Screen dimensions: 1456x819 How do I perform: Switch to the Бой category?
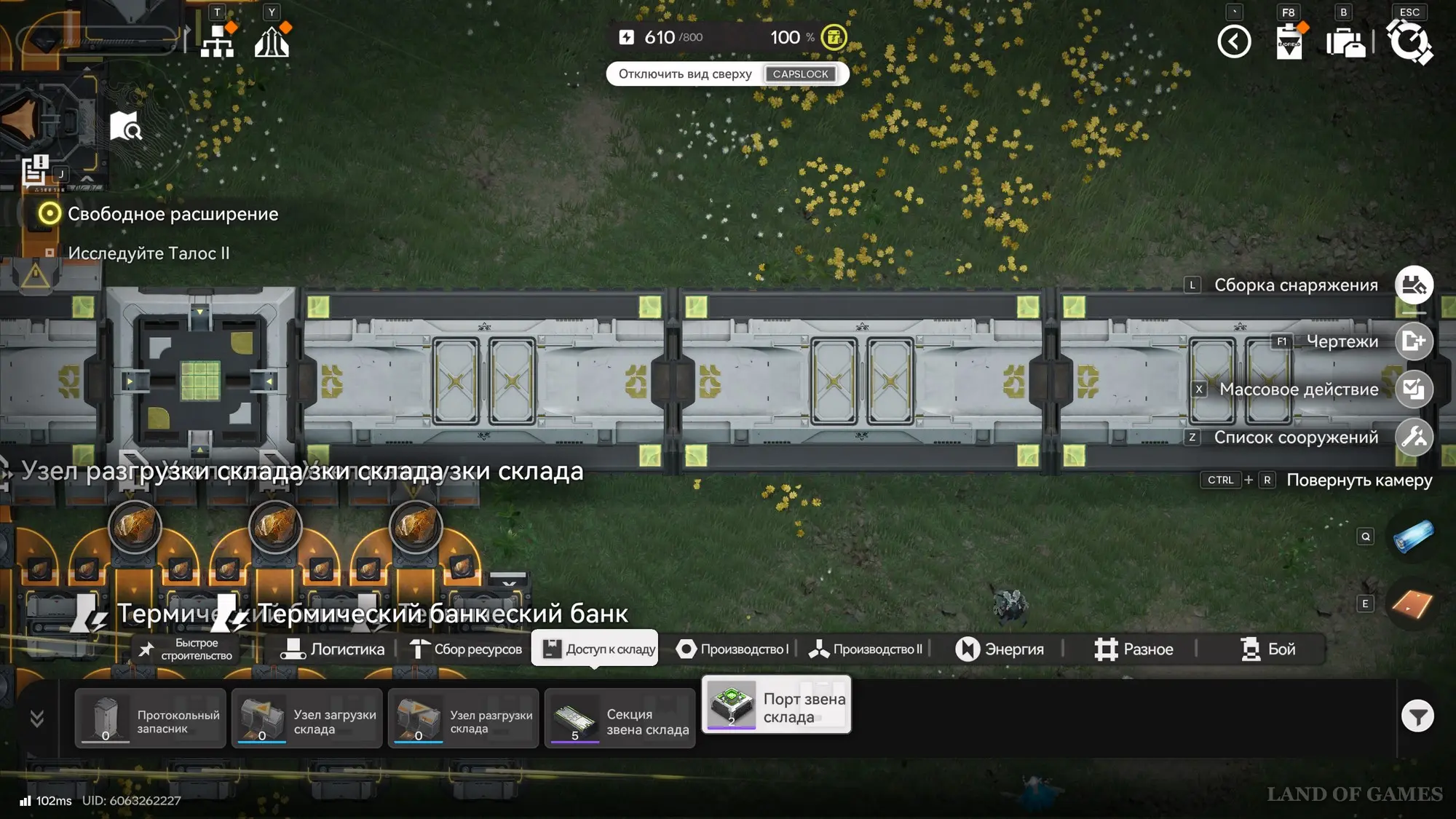(1267, 649)
